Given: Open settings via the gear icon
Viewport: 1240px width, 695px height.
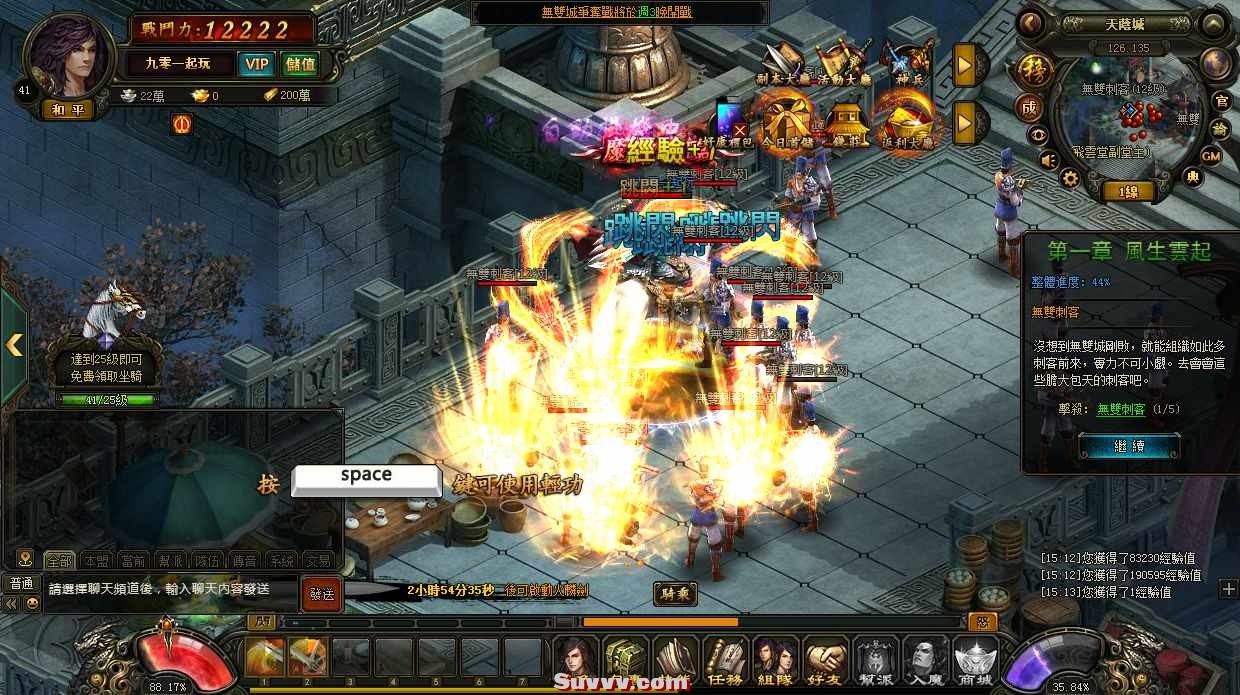Looking at the screenshot, I should 1070,179.
